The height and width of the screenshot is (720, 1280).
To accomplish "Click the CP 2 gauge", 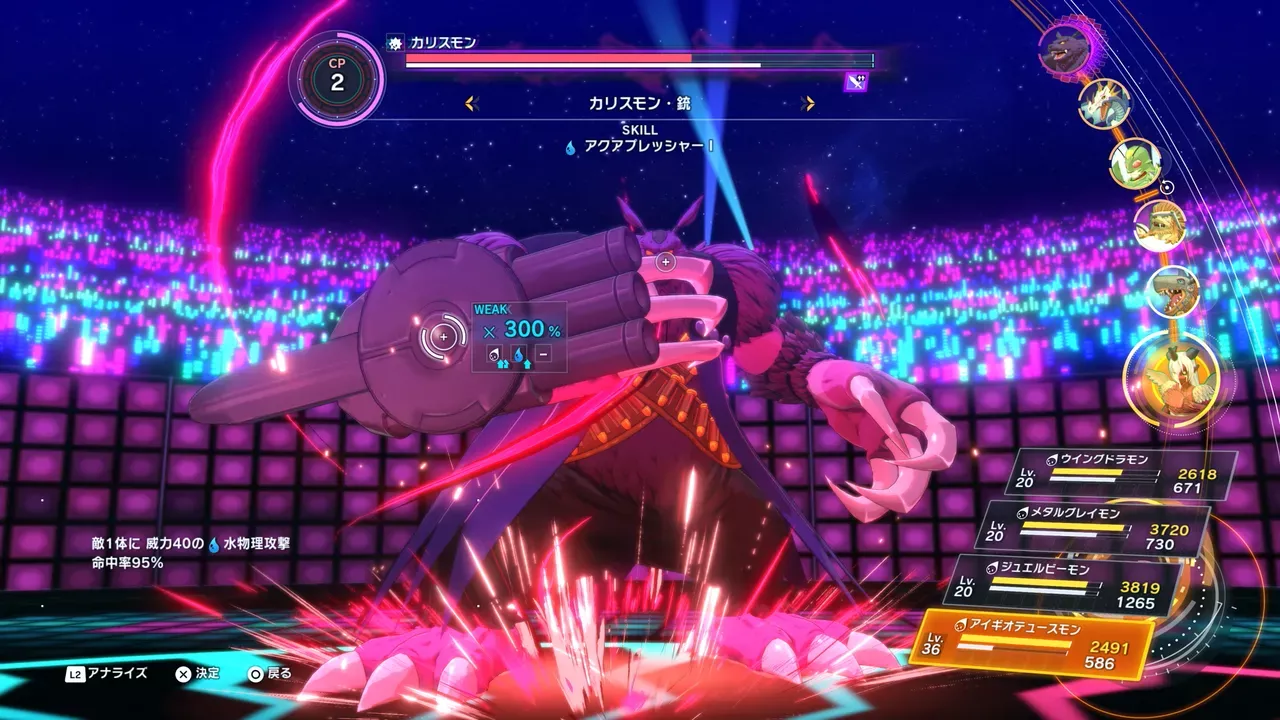I will coord(337,79).
